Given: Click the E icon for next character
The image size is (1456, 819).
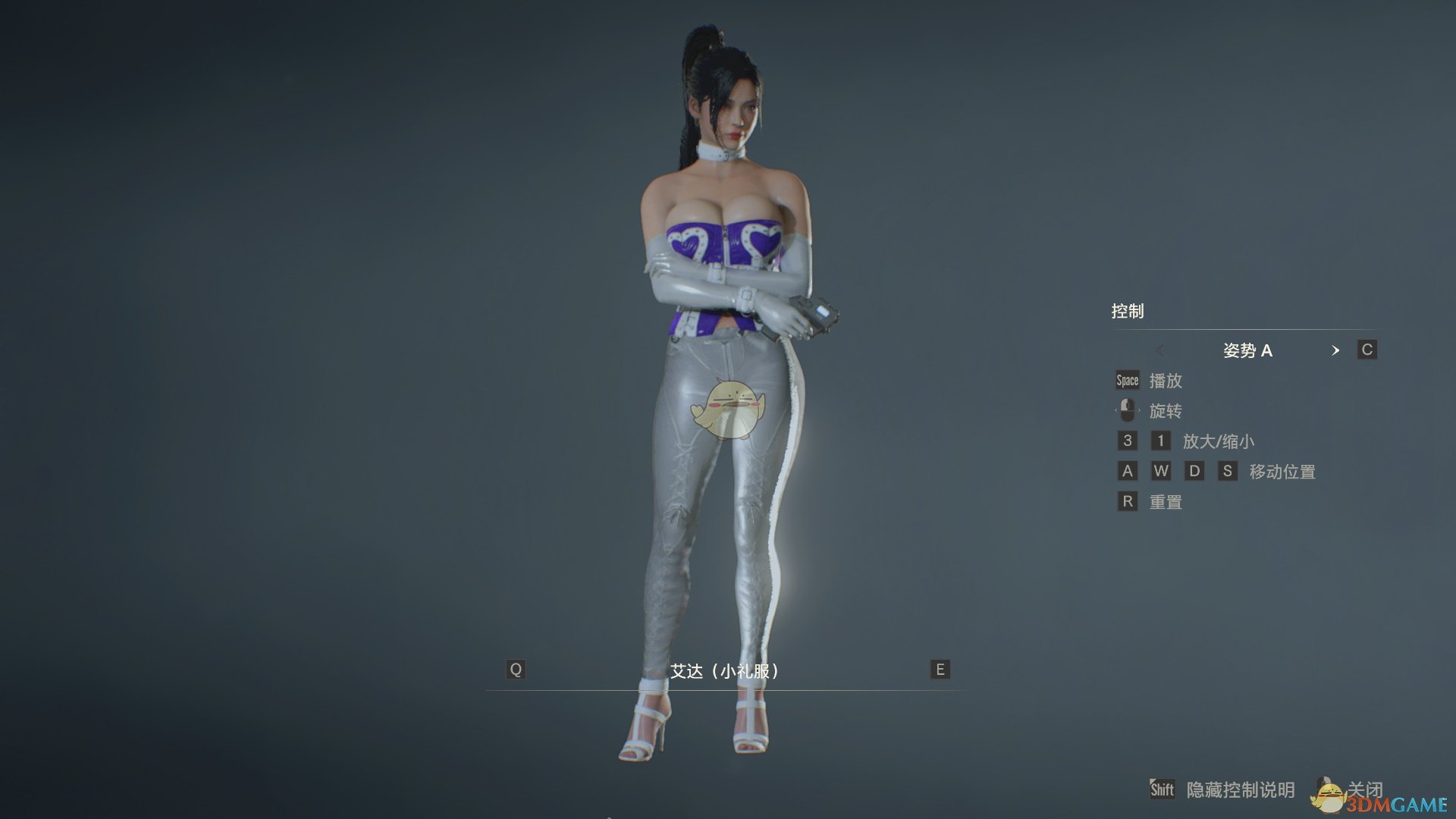Looking at the screenshot, I should click(938, 670).
